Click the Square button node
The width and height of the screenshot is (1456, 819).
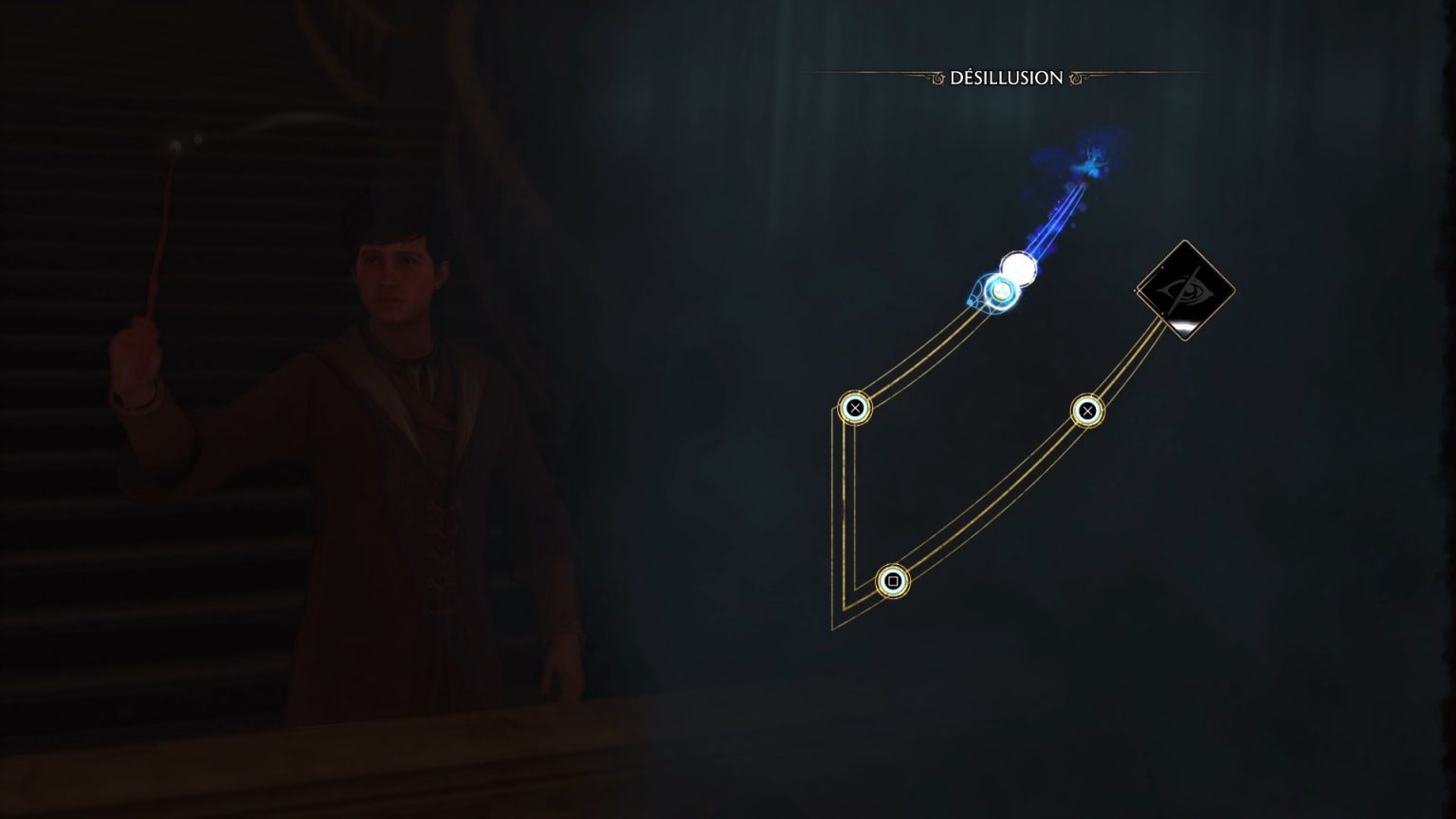pos(892,580)
